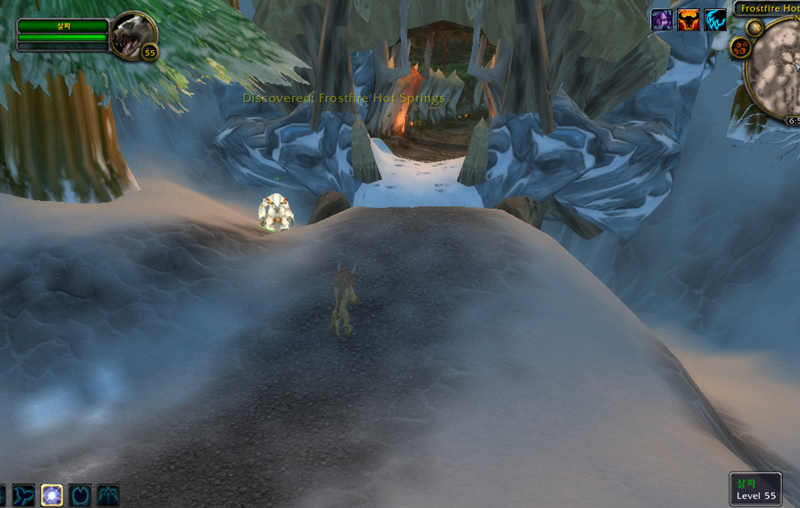This screenshot has height=508, width=800.
Task: Click the fiery horned bull buff icon
Action: tap(688, 20)
